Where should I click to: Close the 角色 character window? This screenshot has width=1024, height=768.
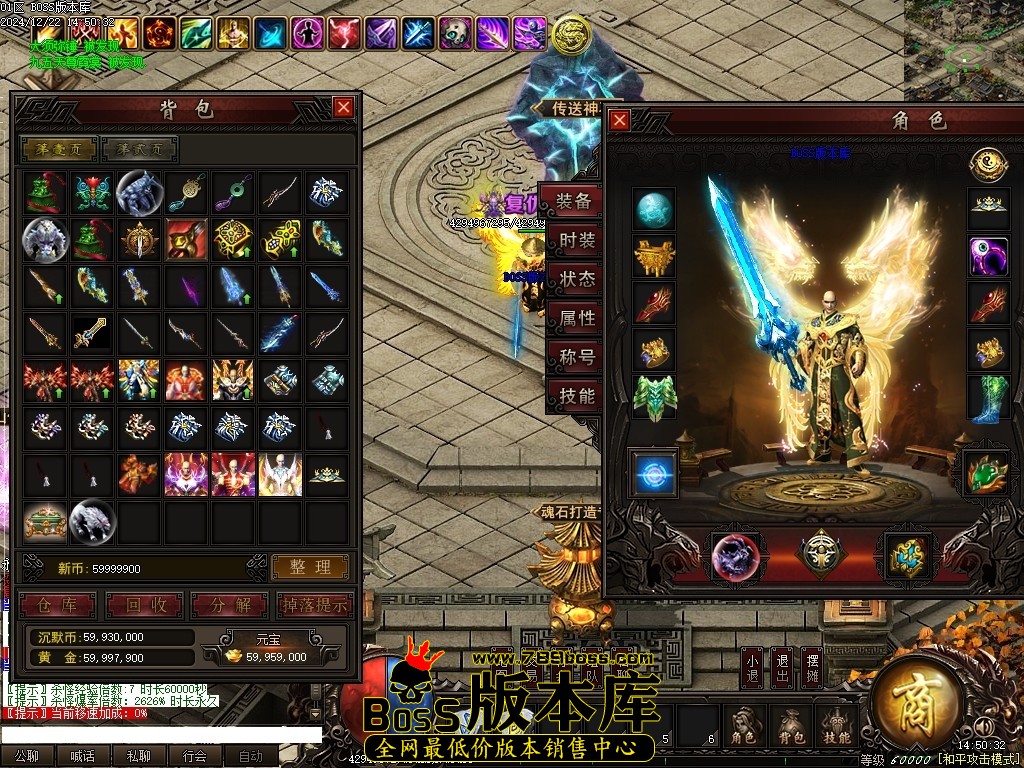point(620,121)
